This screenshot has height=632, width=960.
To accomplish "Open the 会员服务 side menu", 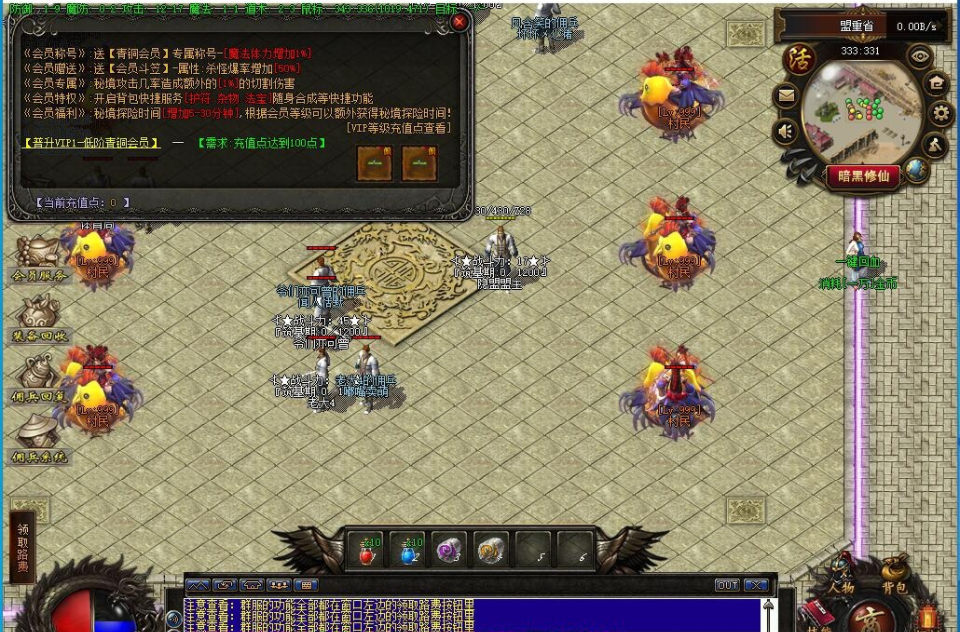I will [40, 261].
